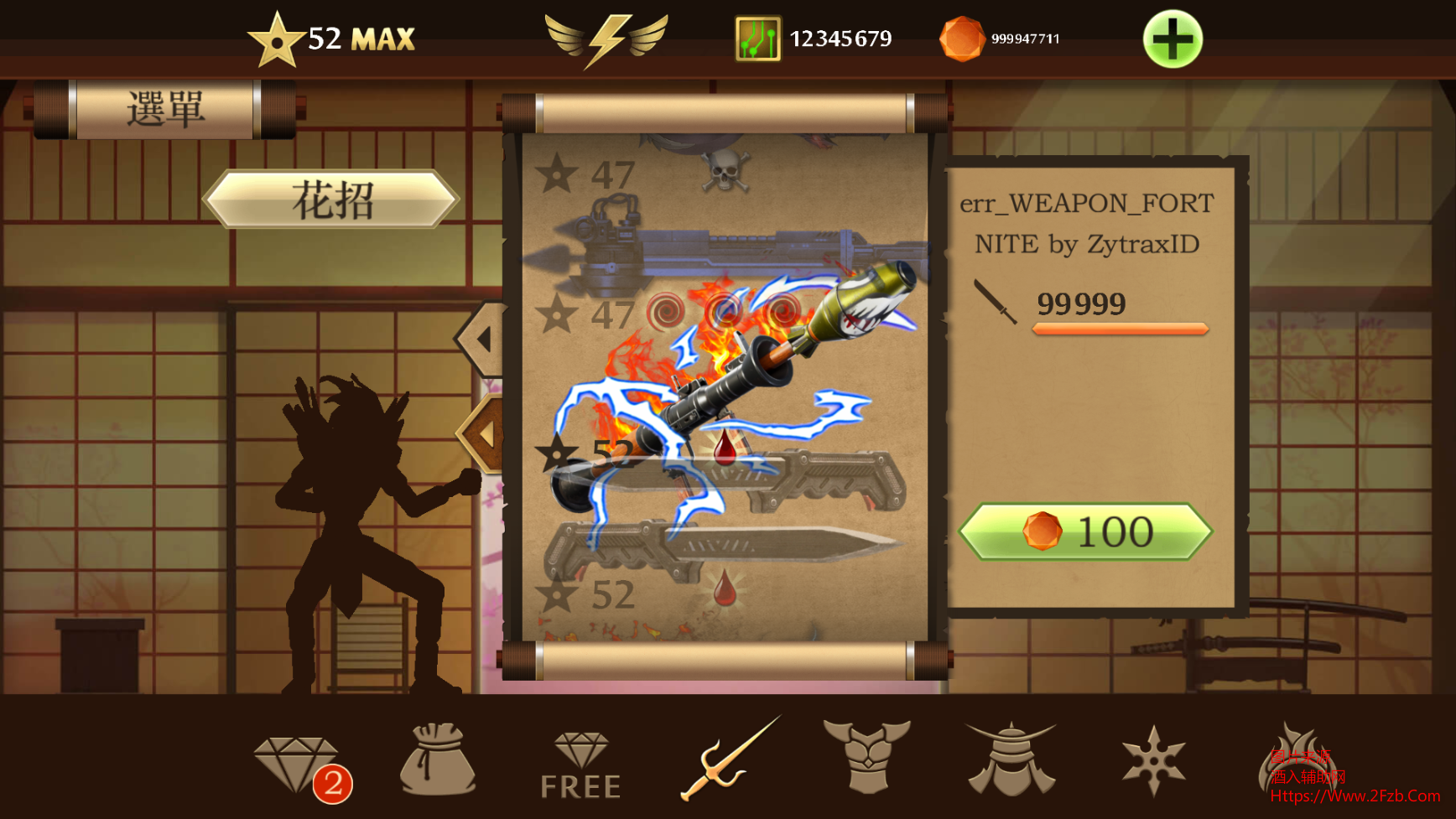This screenshot has width=1456, height=819.
Task: Open the 選單 menu scroll
Action: point(165,109)
